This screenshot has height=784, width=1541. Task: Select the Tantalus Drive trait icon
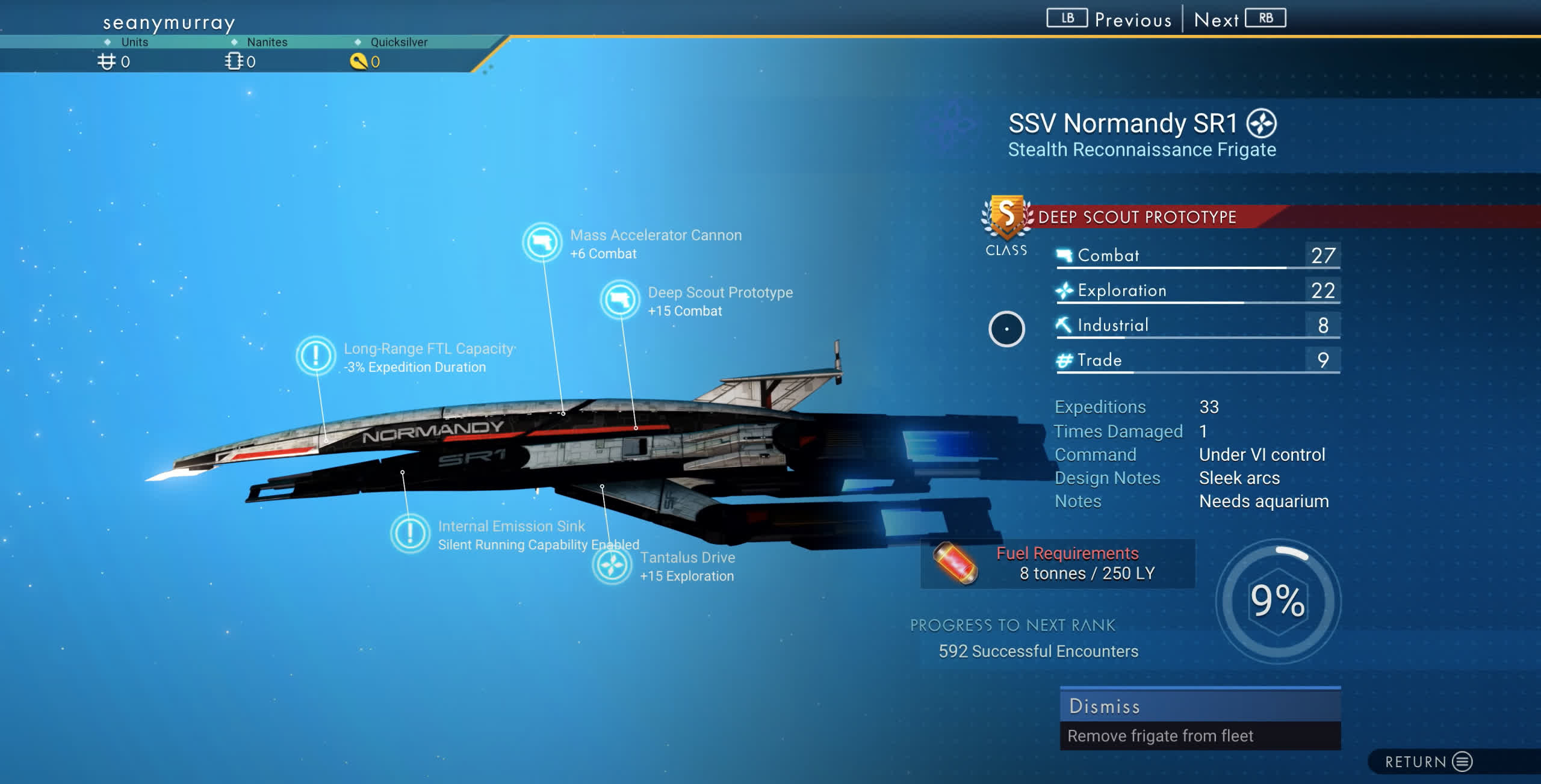click(x=612, y=565)
